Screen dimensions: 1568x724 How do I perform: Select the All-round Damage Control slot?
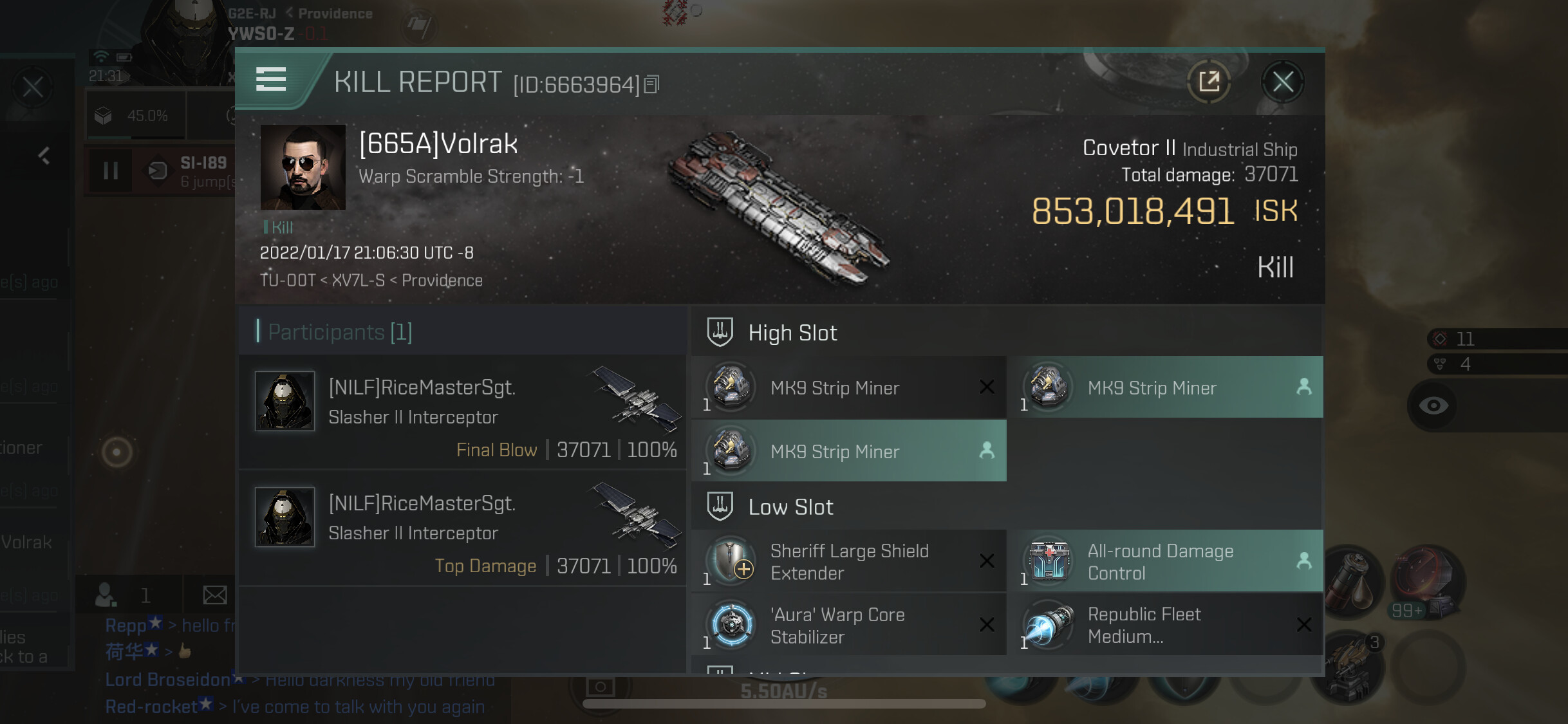[1166, 561]
